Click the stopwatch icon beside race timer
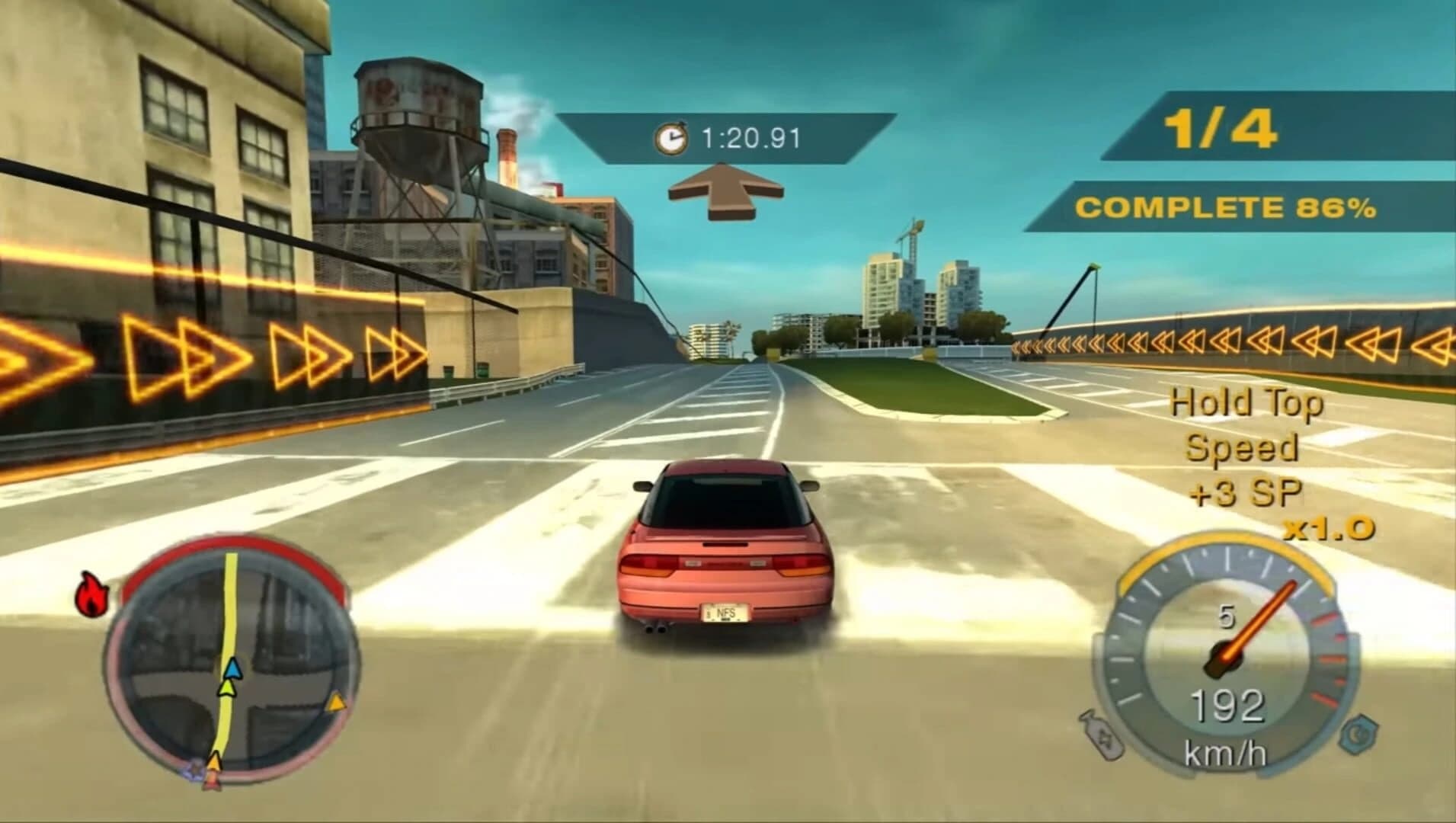 coord(670,138)
